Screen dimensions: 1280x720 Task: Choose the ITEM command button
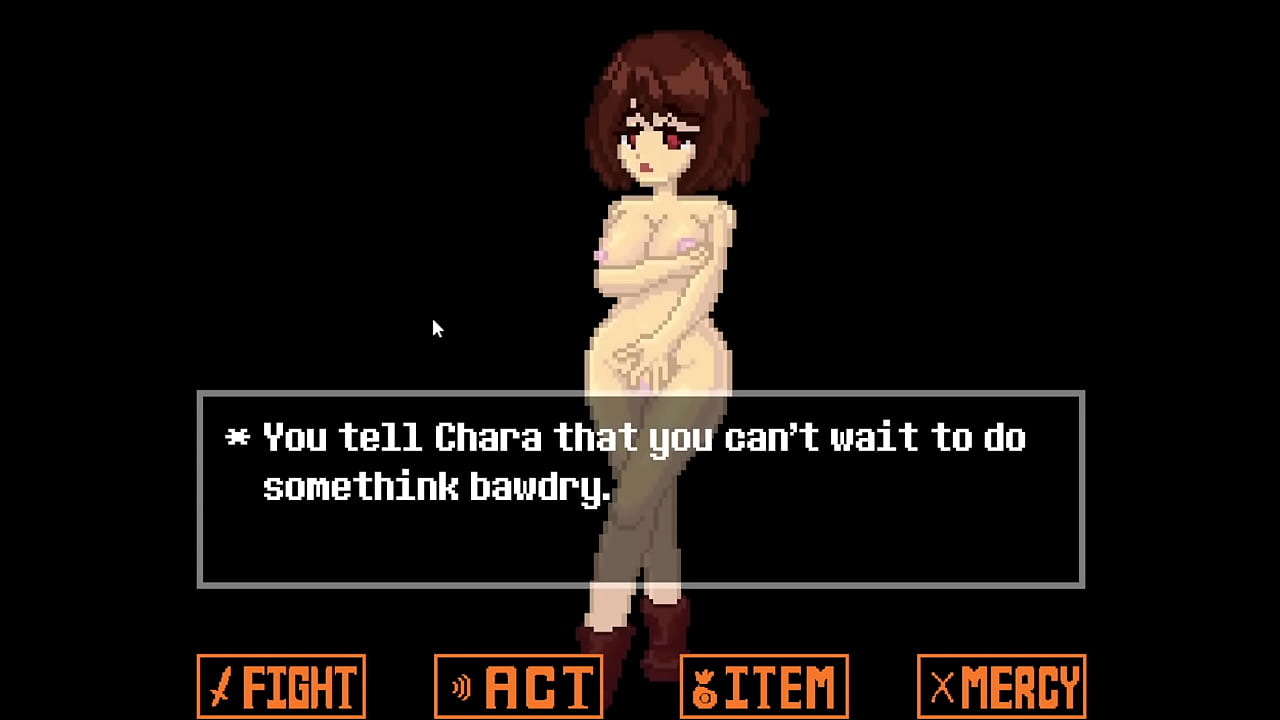point(764,686)
